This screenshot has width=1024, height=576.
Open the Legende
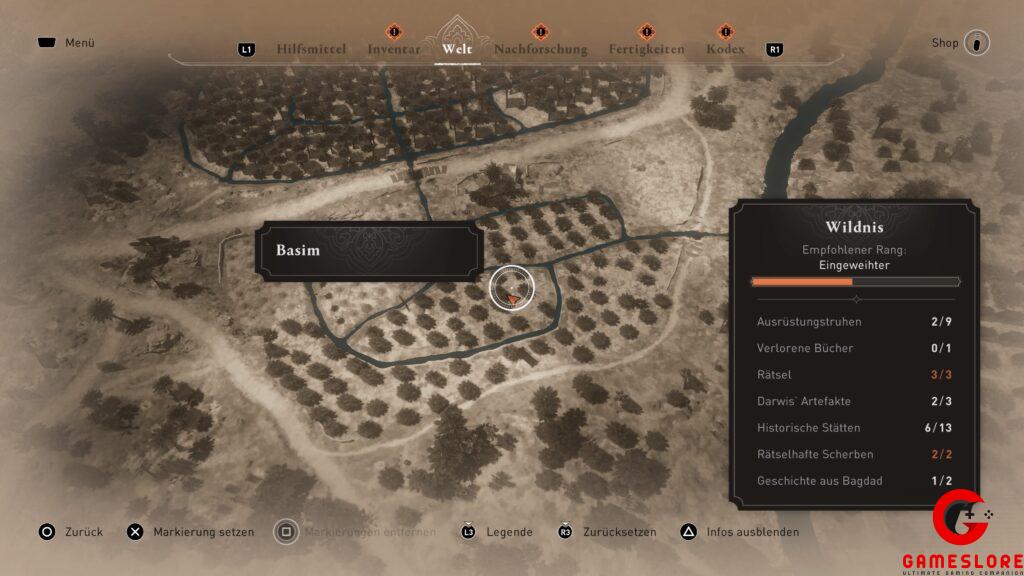click(x=497, y=532)
